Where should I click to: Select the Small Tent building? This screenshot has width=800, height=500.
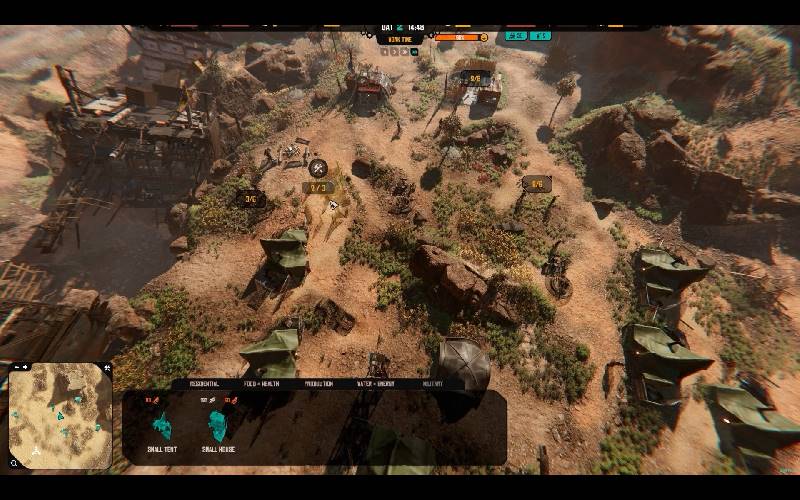pyautogui.click(x=161, y=427)
